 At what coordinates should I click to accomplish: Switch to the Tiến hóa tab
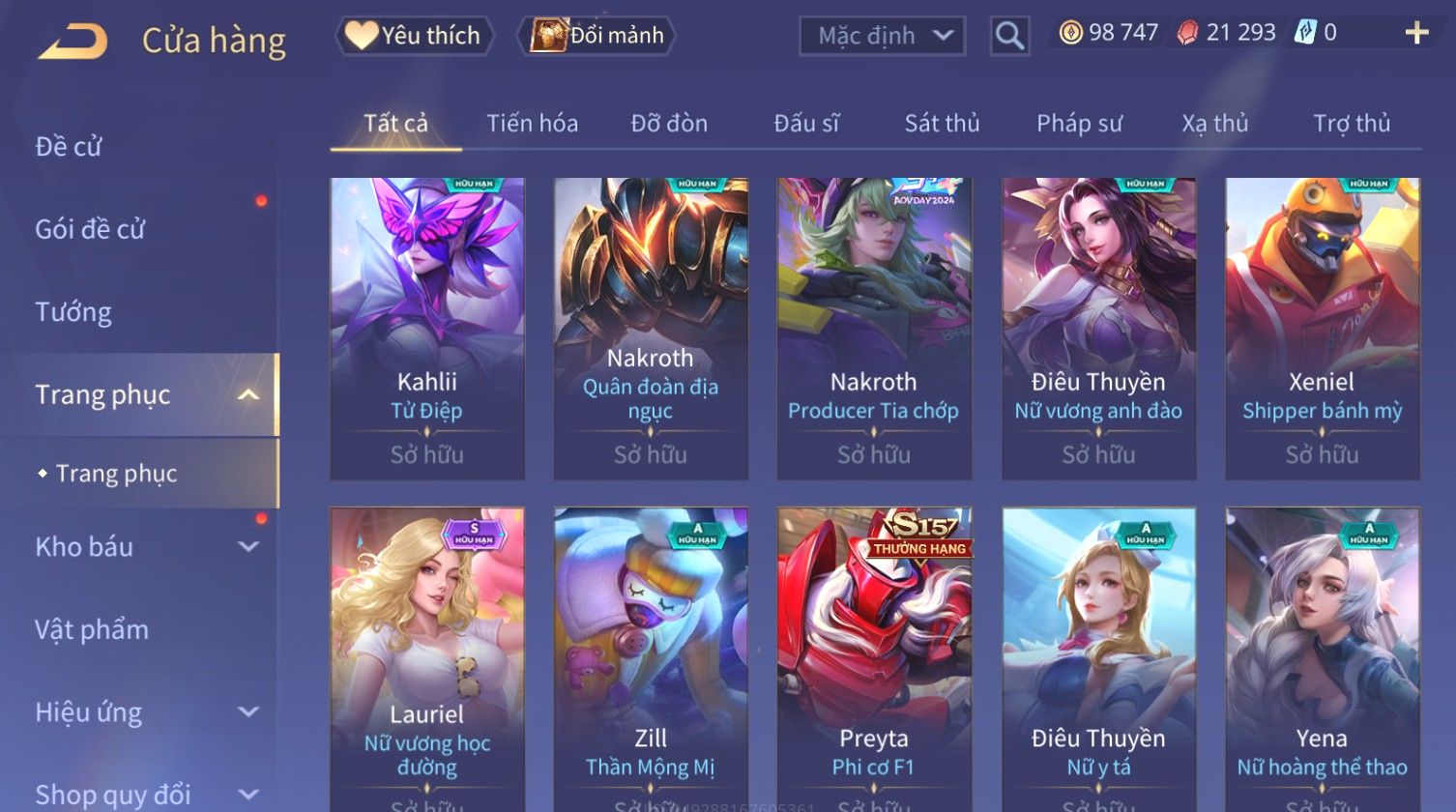pyautogui.click(x=532, y=124)
